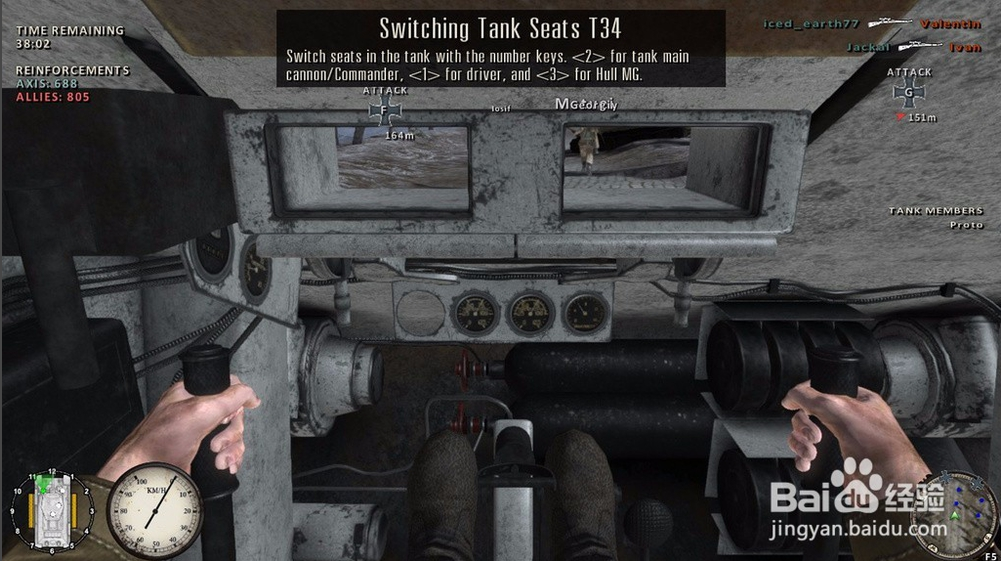Click the objective F attack marker
The height and width of the screenshot is (561, 1001).
point(386,111)
